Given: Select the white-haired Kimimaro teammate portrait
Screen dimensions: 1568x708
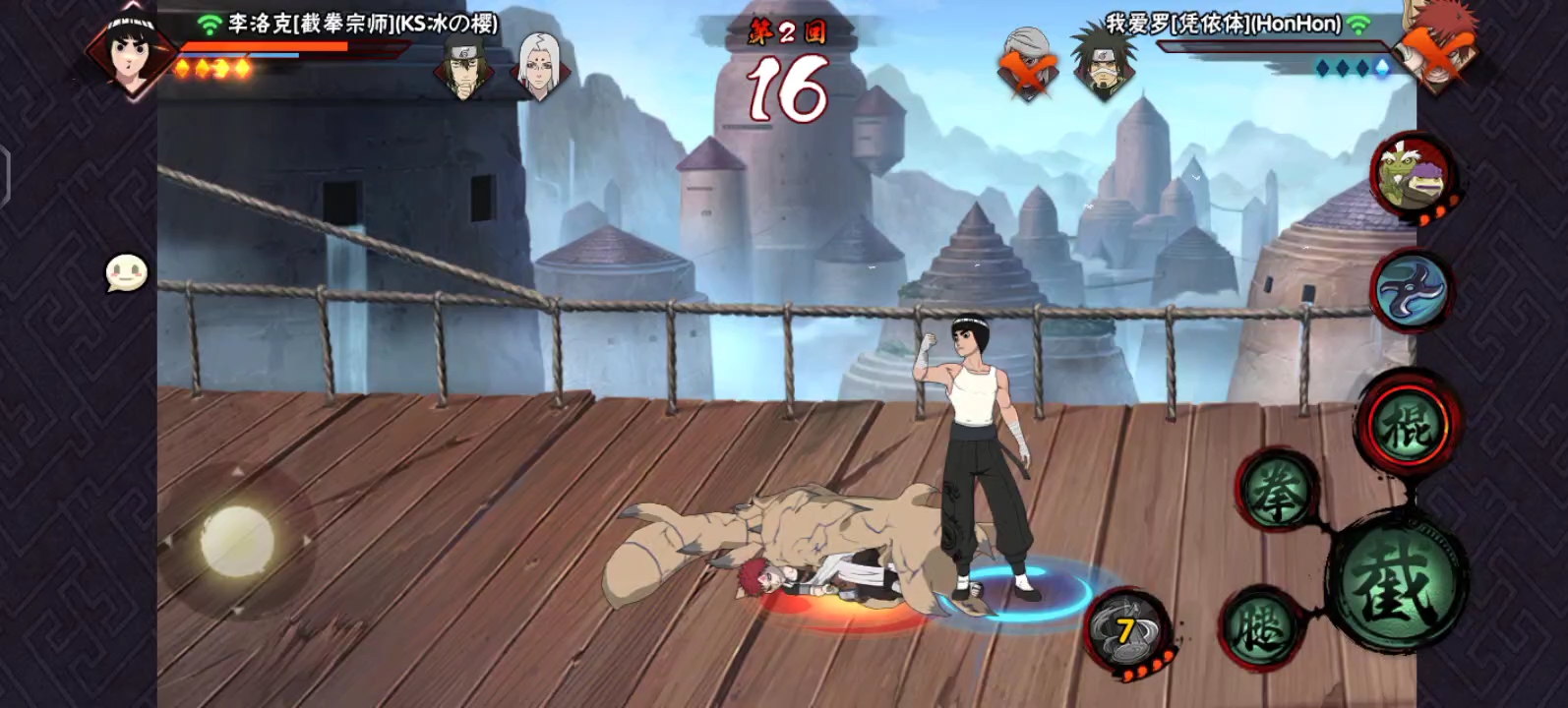Looking at the screenshot, I should [x=538, y=65].
